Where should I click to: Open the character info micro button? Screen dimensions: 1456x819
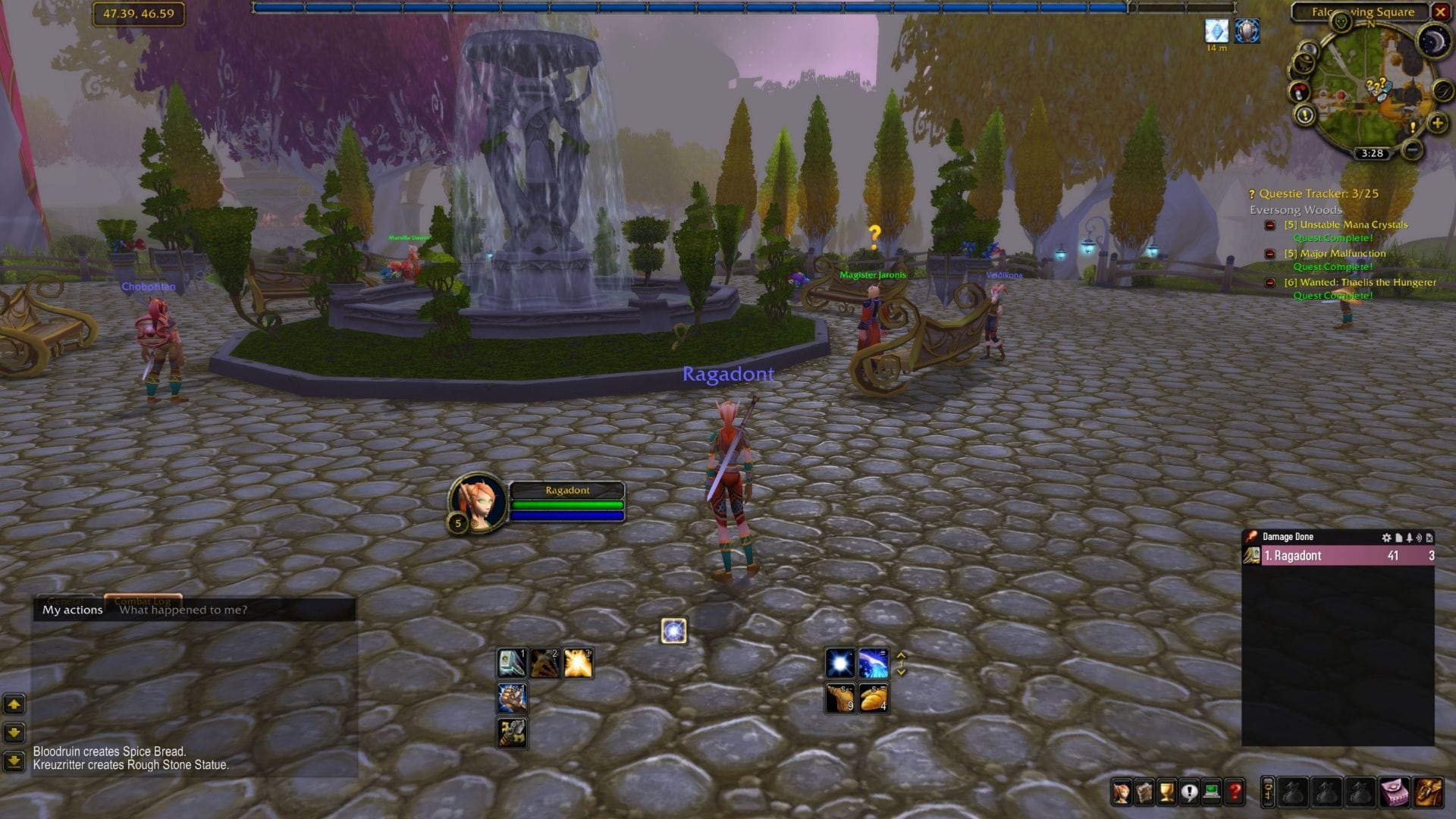pyautogui.click(x=1120, y=792)
